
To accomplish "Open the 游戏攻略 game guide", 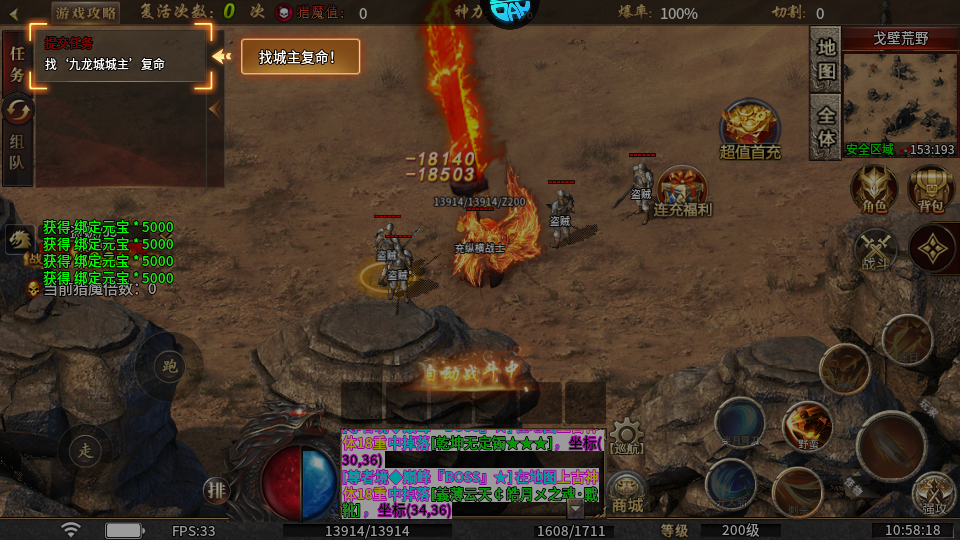I will pos(85,13).
